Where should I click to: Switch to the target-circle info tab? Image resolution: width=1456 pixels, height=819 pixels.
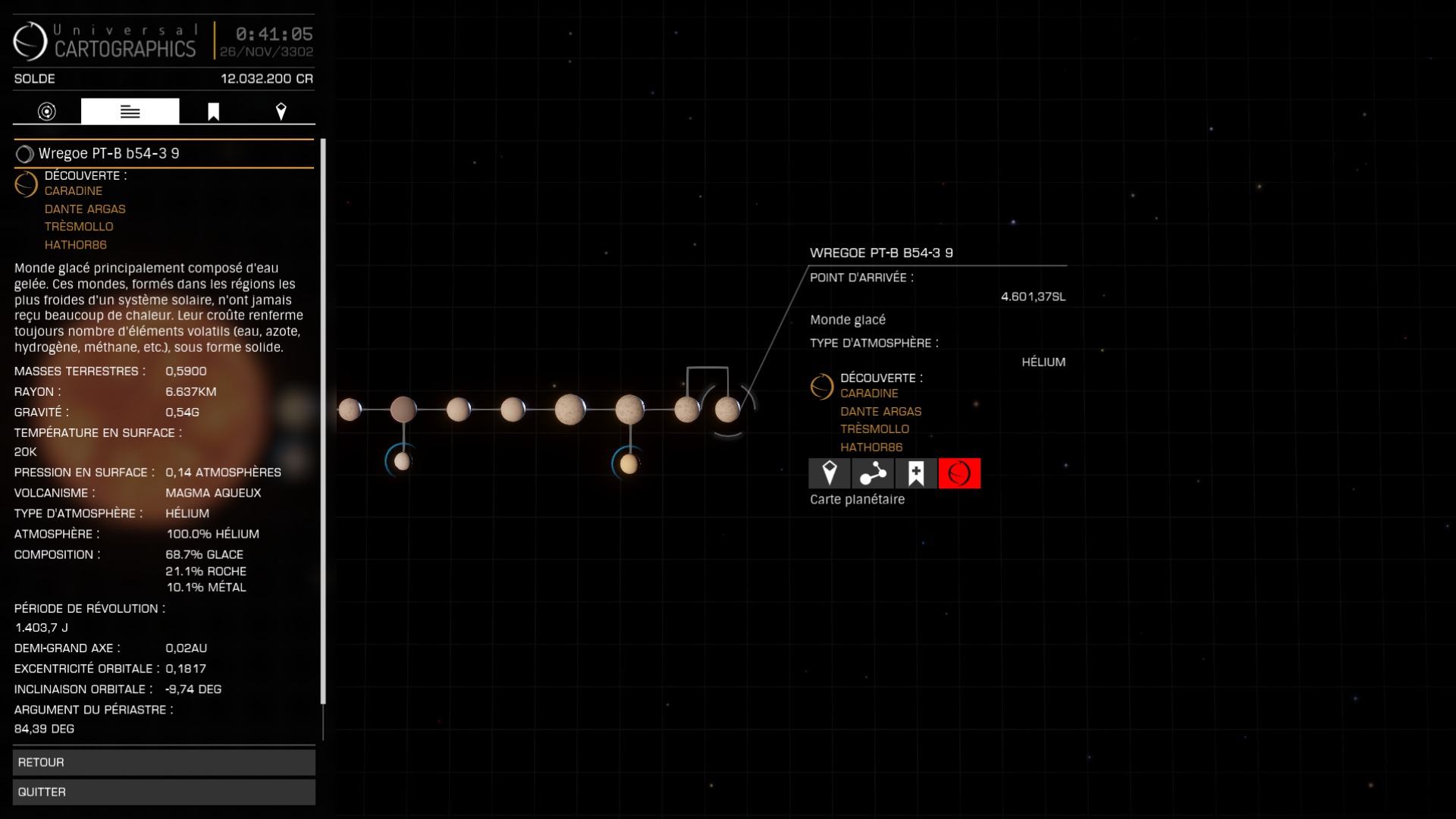click(47, 111)
